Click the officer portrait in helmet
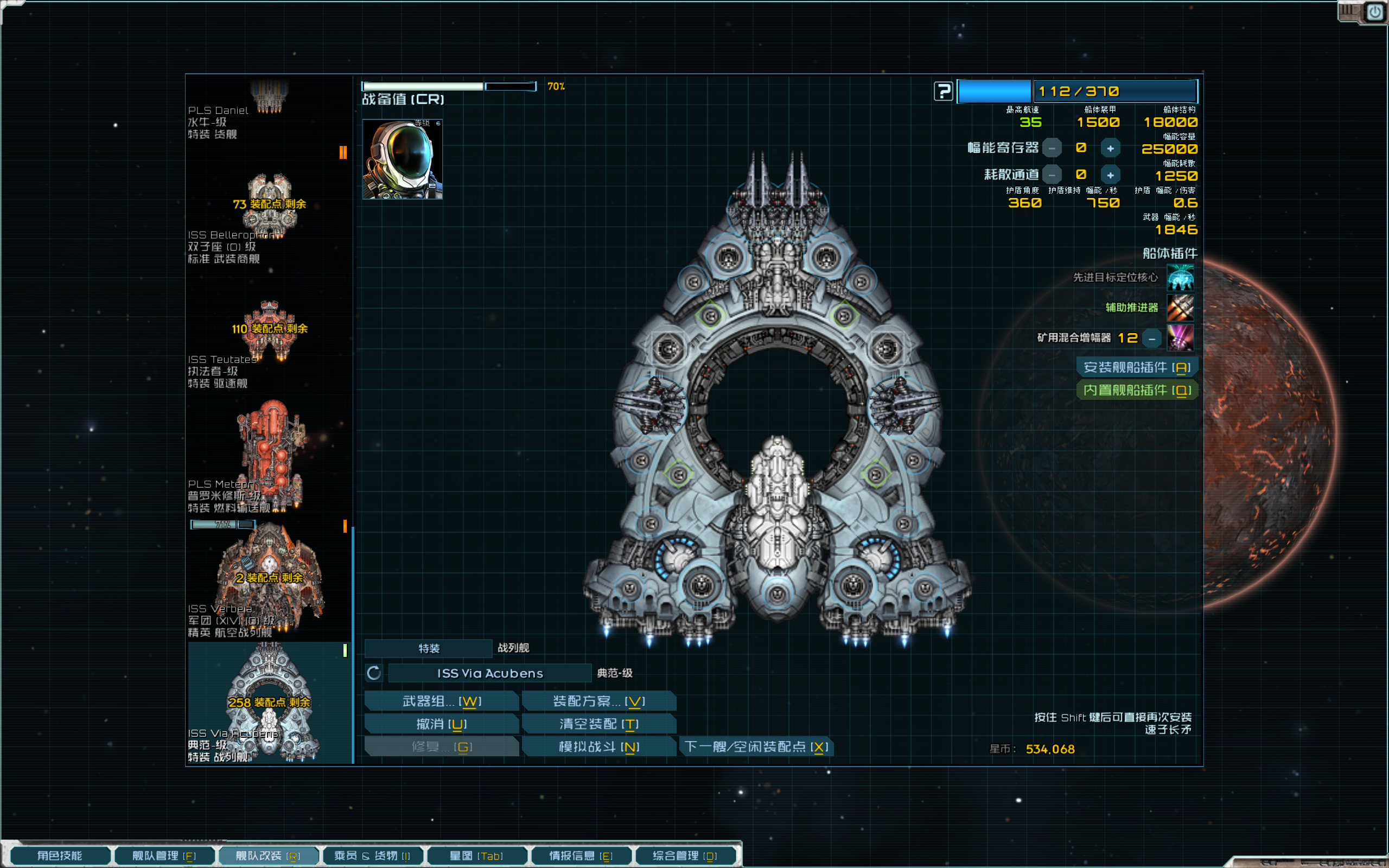 click(x=402, y=159)
